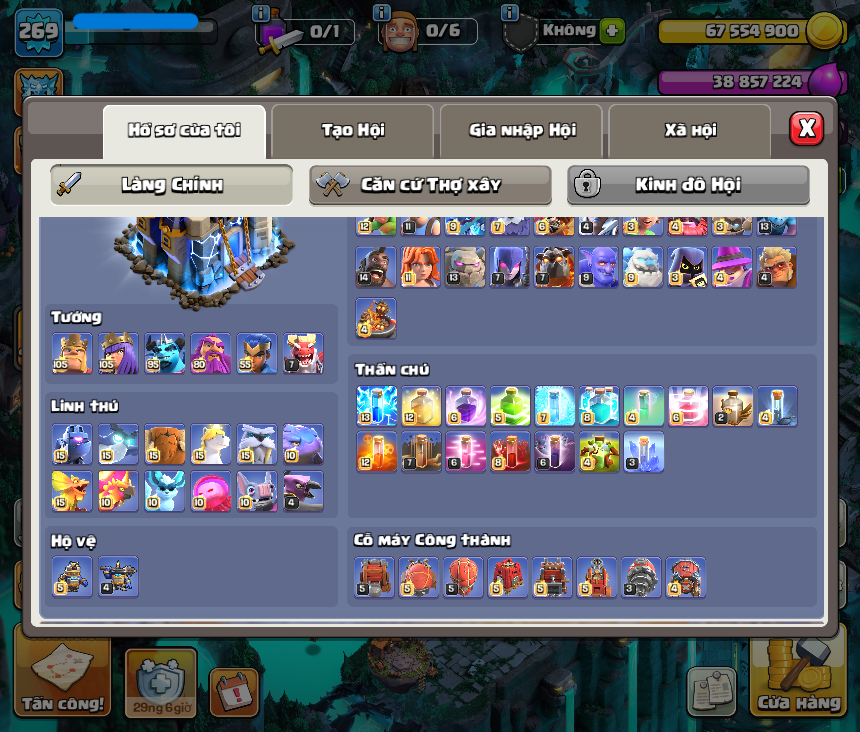Select the Wall Wrecker siege machine
The image size is (860, 732).
(x=374, y=577)
